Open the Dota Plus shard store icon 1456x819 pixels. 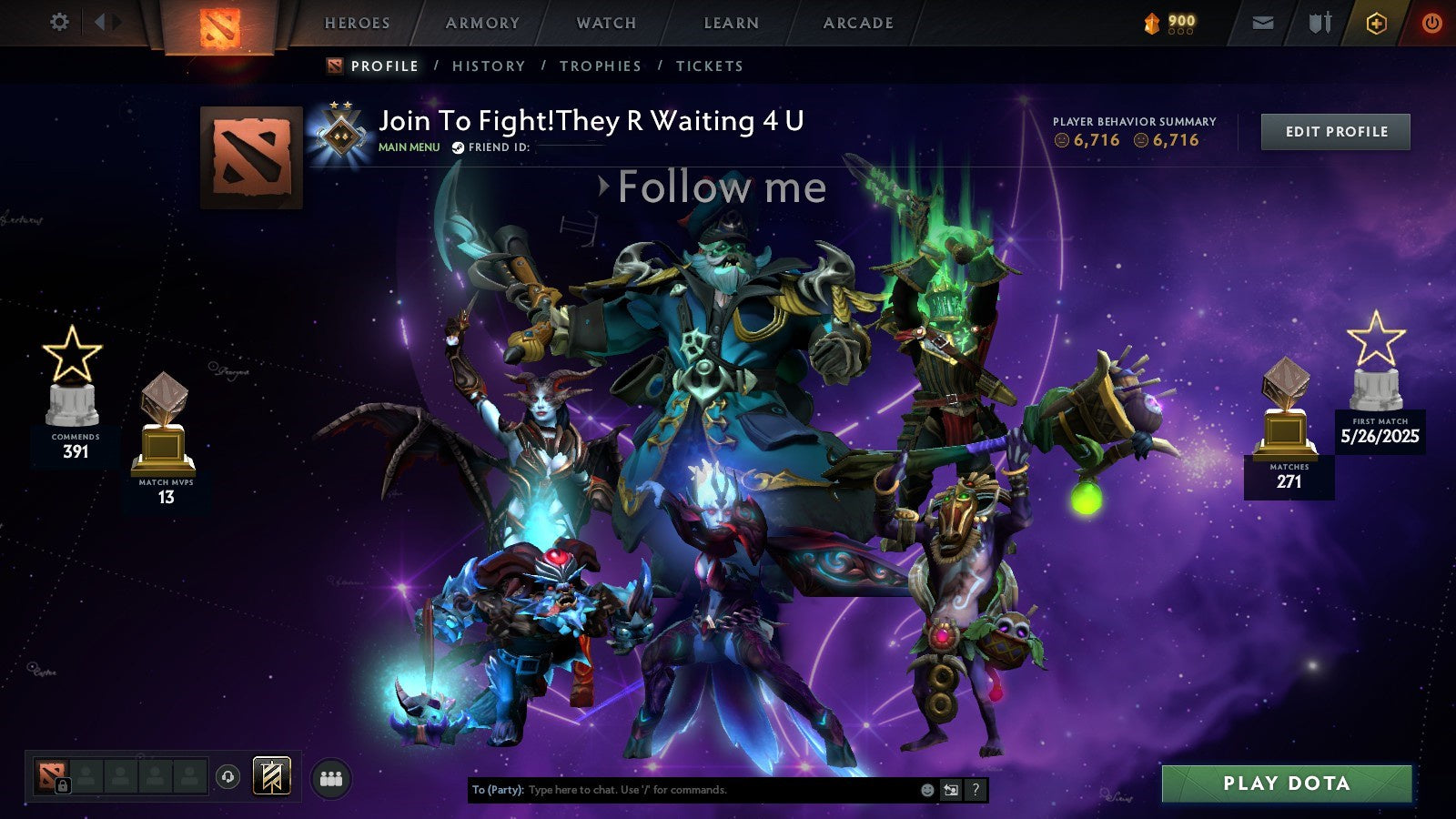pyautogui.click(x=1153, y=23)
